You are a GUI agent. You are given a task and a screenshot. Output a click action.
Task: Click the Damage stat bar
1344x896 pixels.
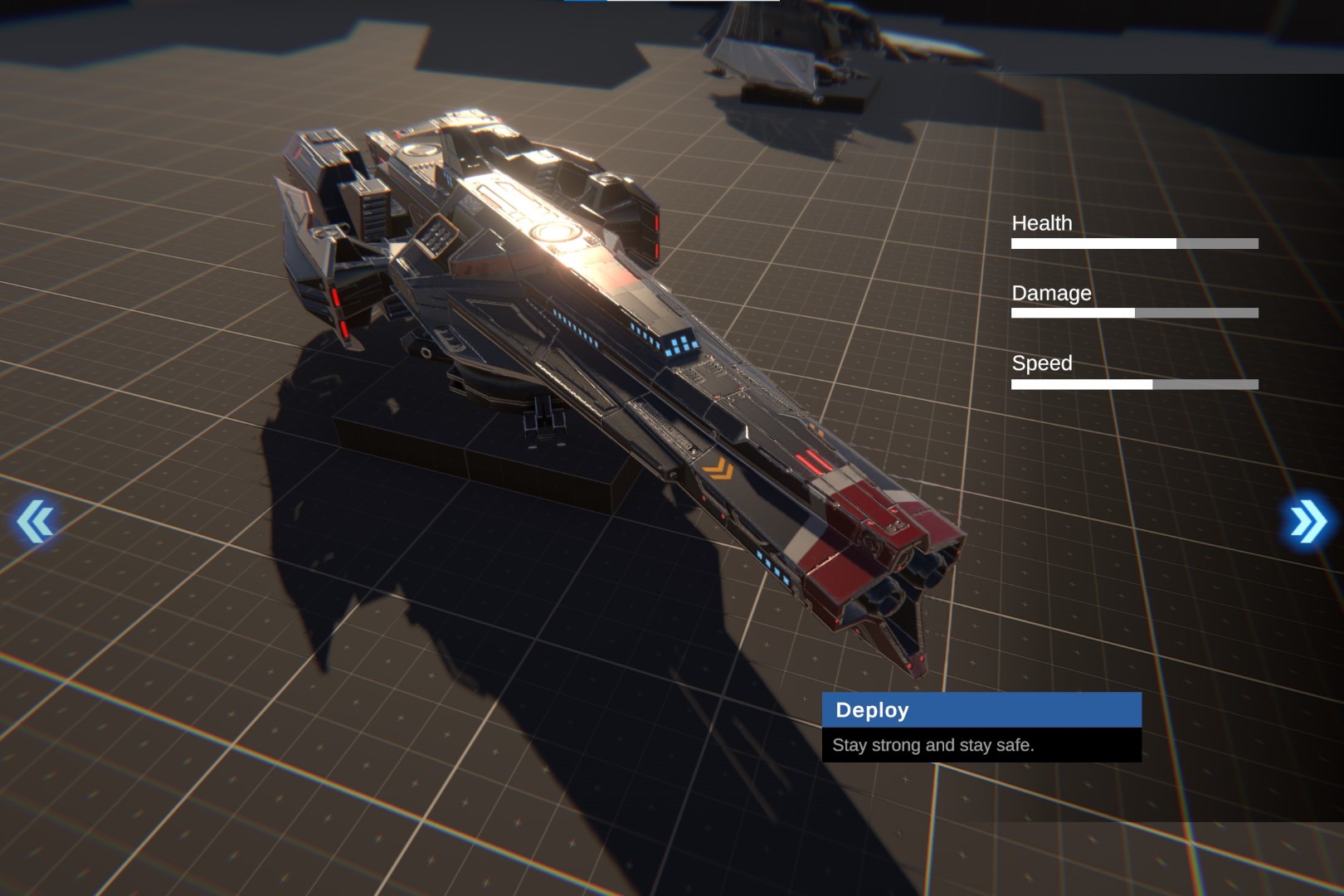(x=1133, y=314)
